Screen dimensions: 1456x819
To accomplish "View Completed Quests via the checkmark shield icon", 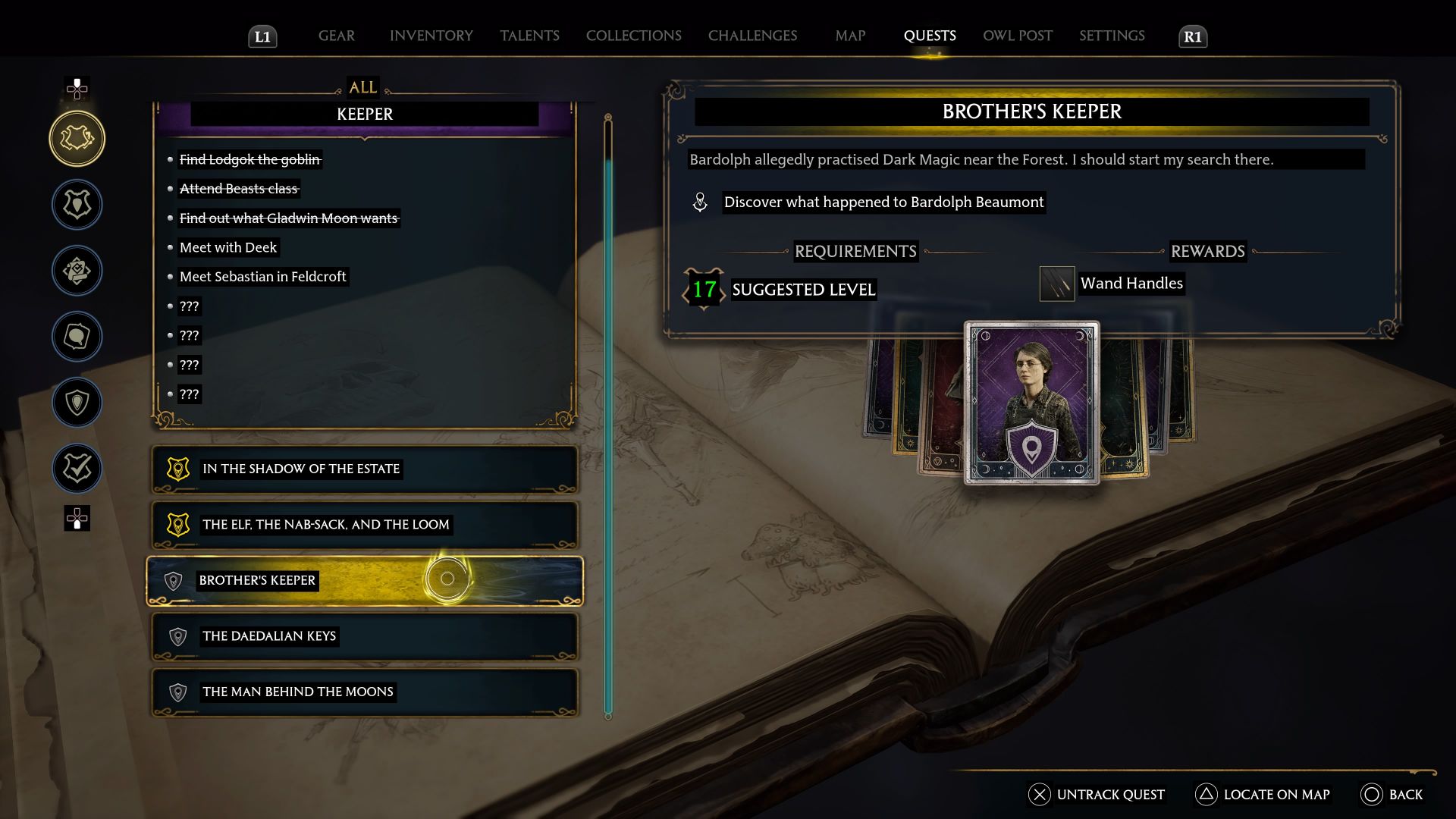I will (x=77, y=468).
